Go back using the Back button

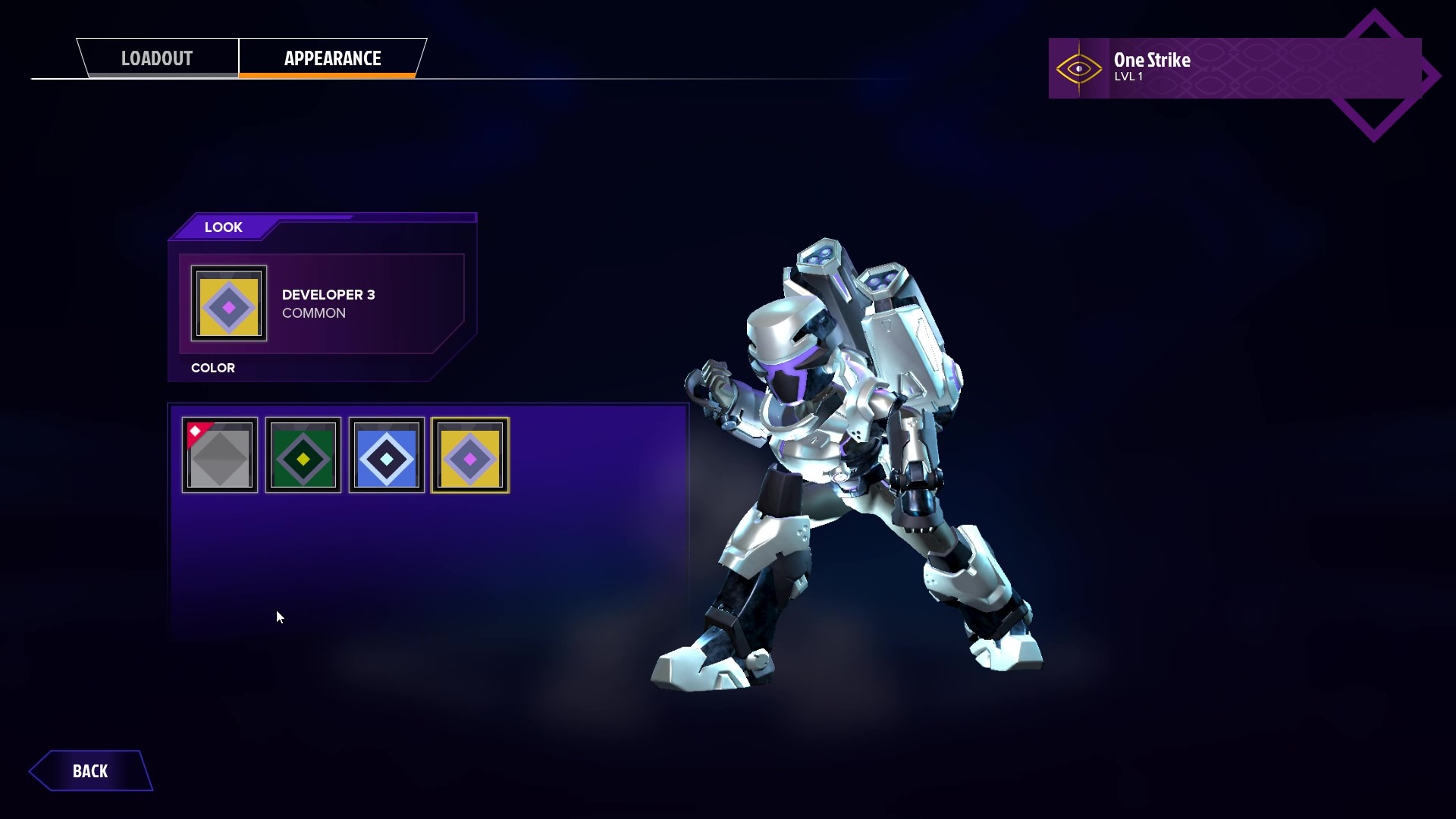pos(90,771)
